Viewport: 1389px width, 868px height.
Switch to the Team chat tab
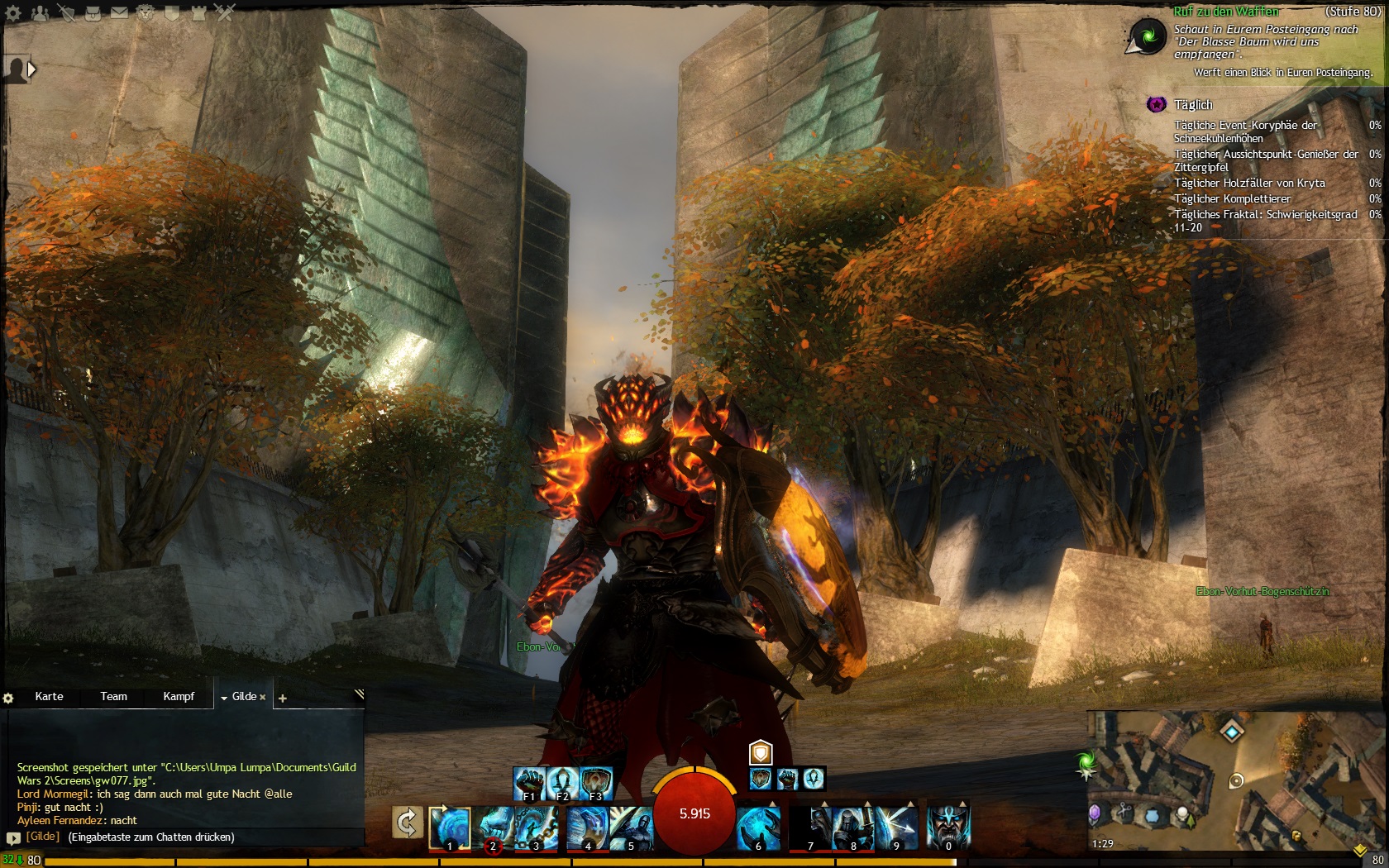point(113,696)
